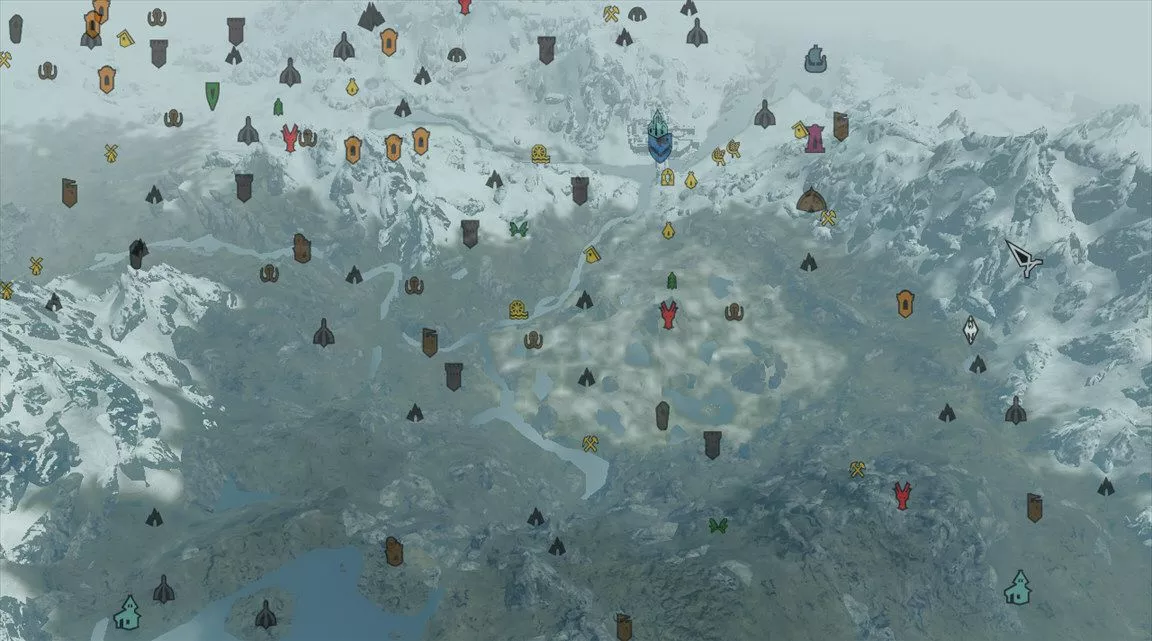The height and width of the screenshot is (641, 1152).
Task: Choose the green shield map marker
Action: point(213,96)
